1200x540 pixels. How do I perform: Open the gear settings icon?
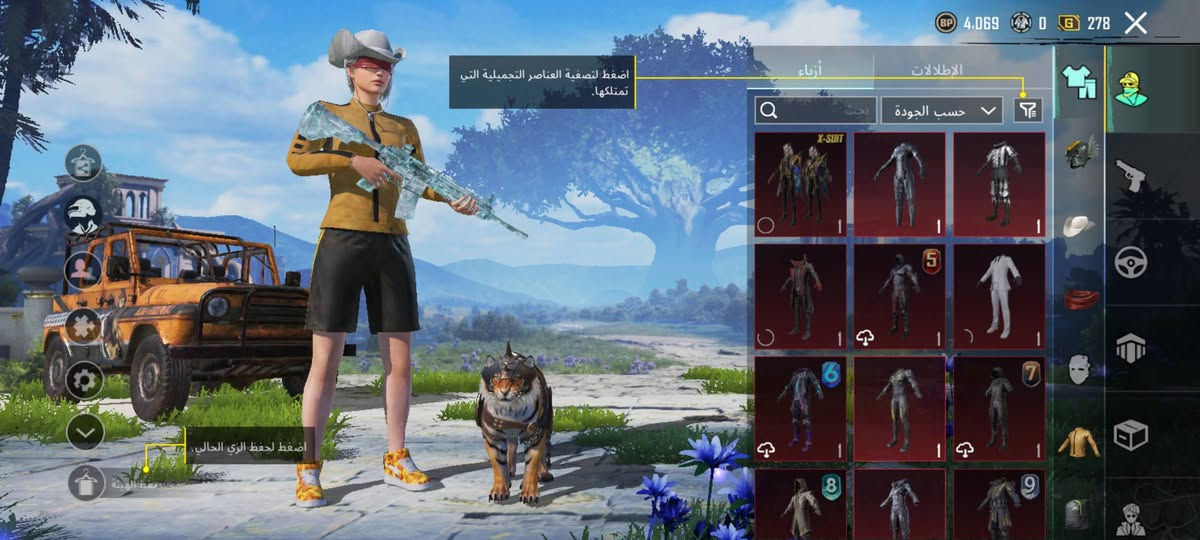(x=85, y=379)
